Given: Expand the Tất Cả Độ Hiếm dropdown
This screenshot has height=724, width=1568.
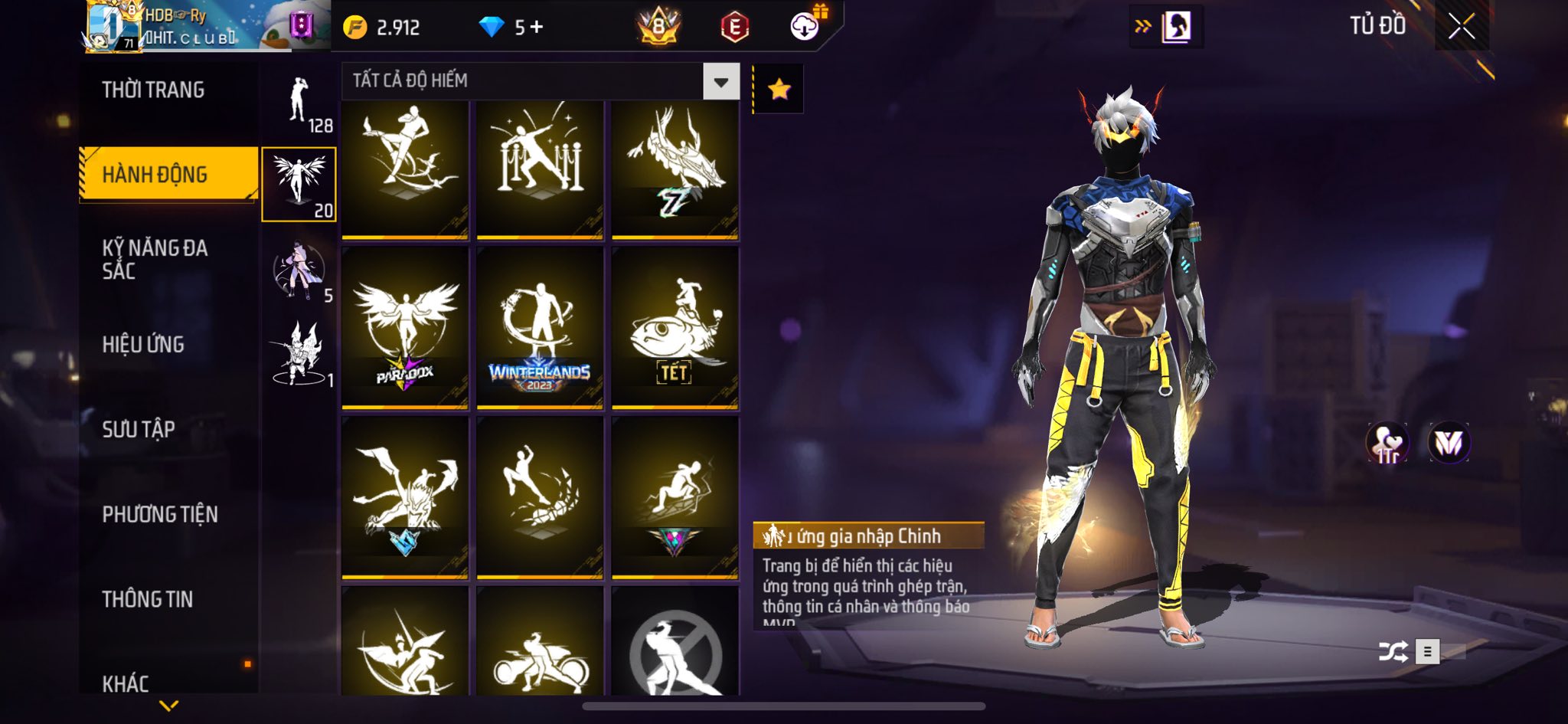Looking at the screenshot, I should (x=720, y=82).
